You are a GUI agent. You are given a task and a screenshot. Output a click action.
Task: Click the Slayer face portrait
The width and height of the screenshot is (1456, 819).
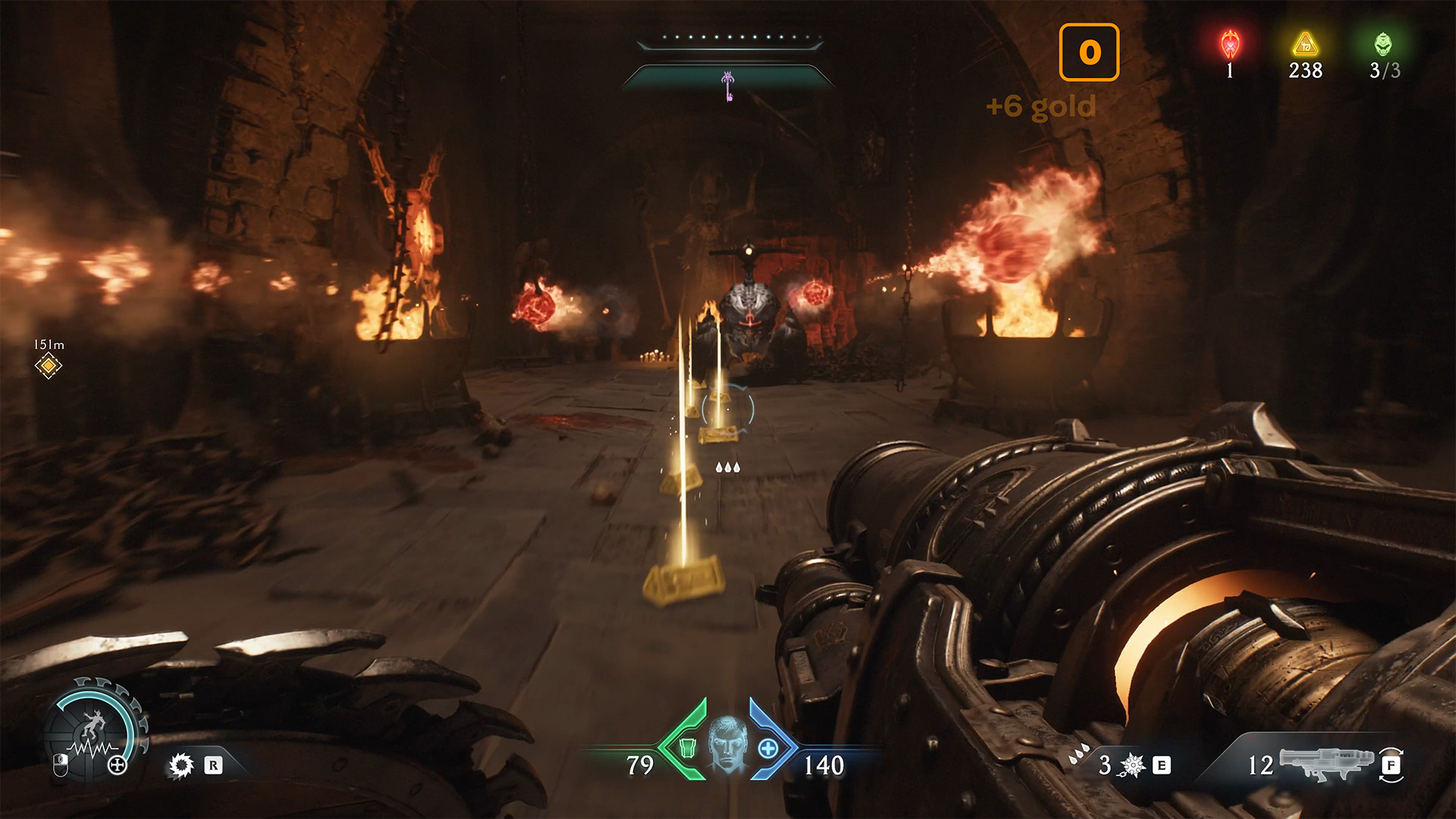click(727, 744)
